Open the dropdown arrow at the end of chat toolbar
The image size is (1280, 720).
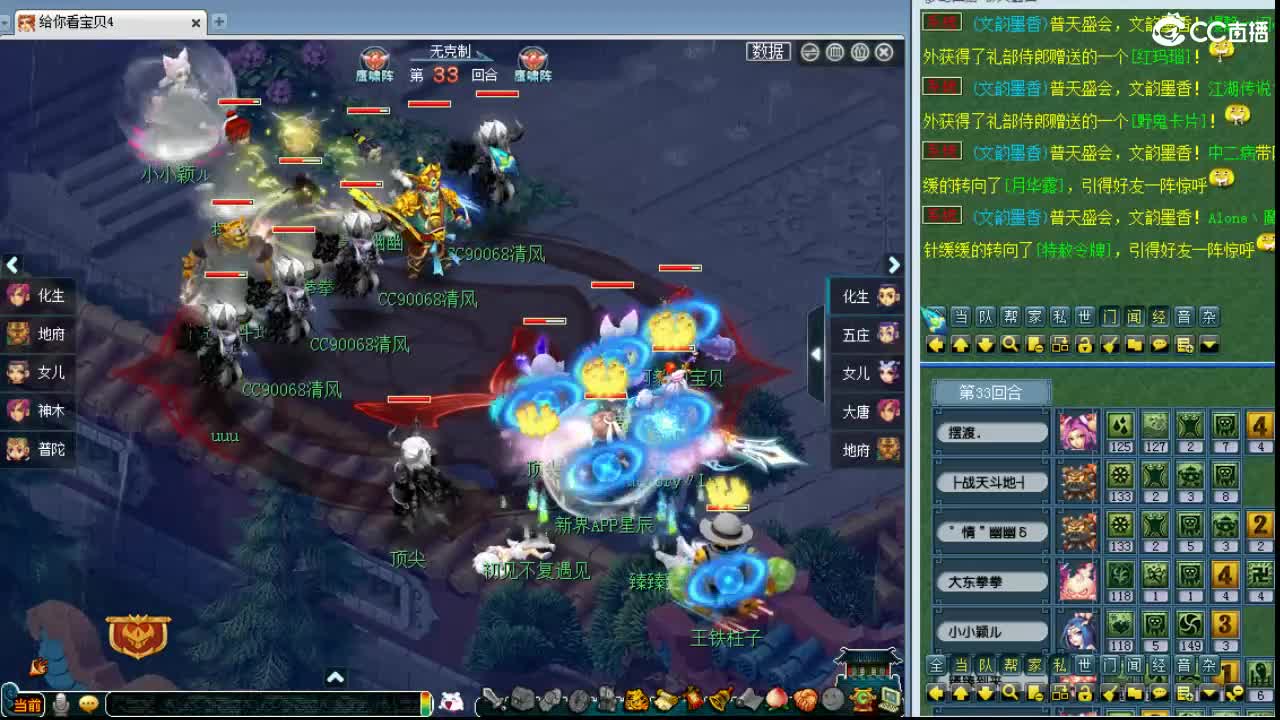click(1208, 345)
